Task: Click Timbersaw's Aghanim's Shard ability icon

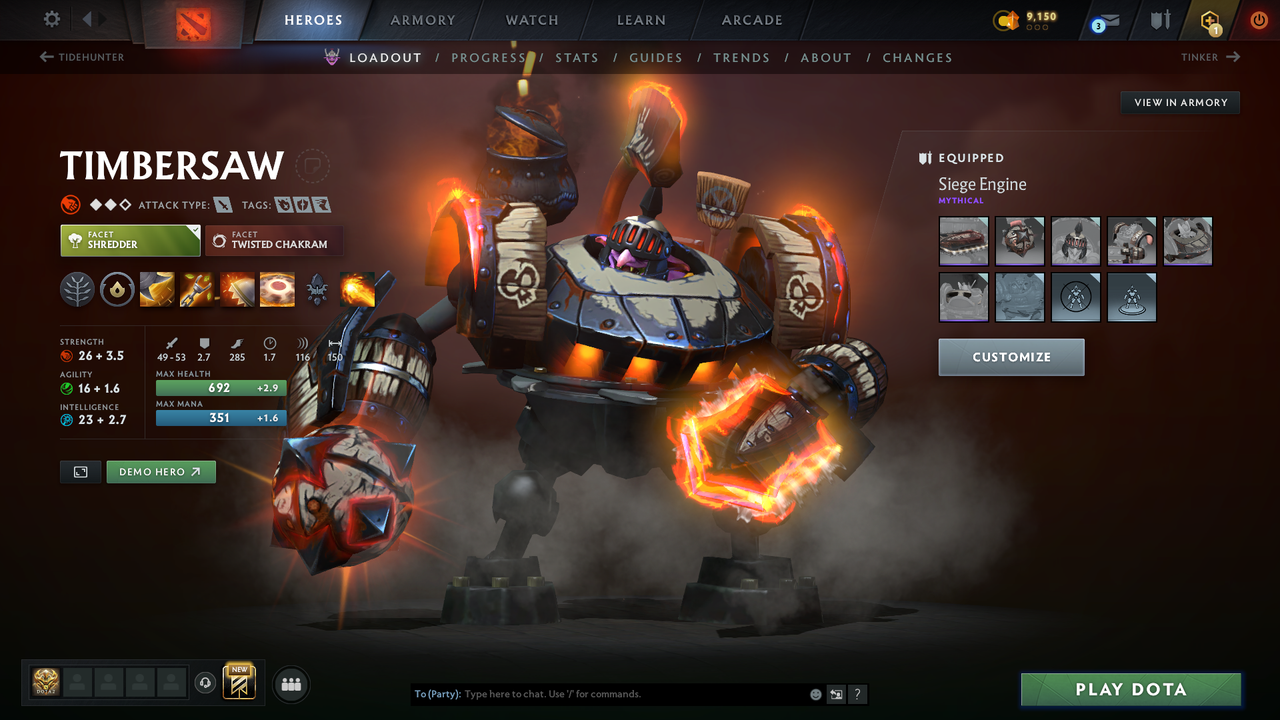Action: pos(317,290)
